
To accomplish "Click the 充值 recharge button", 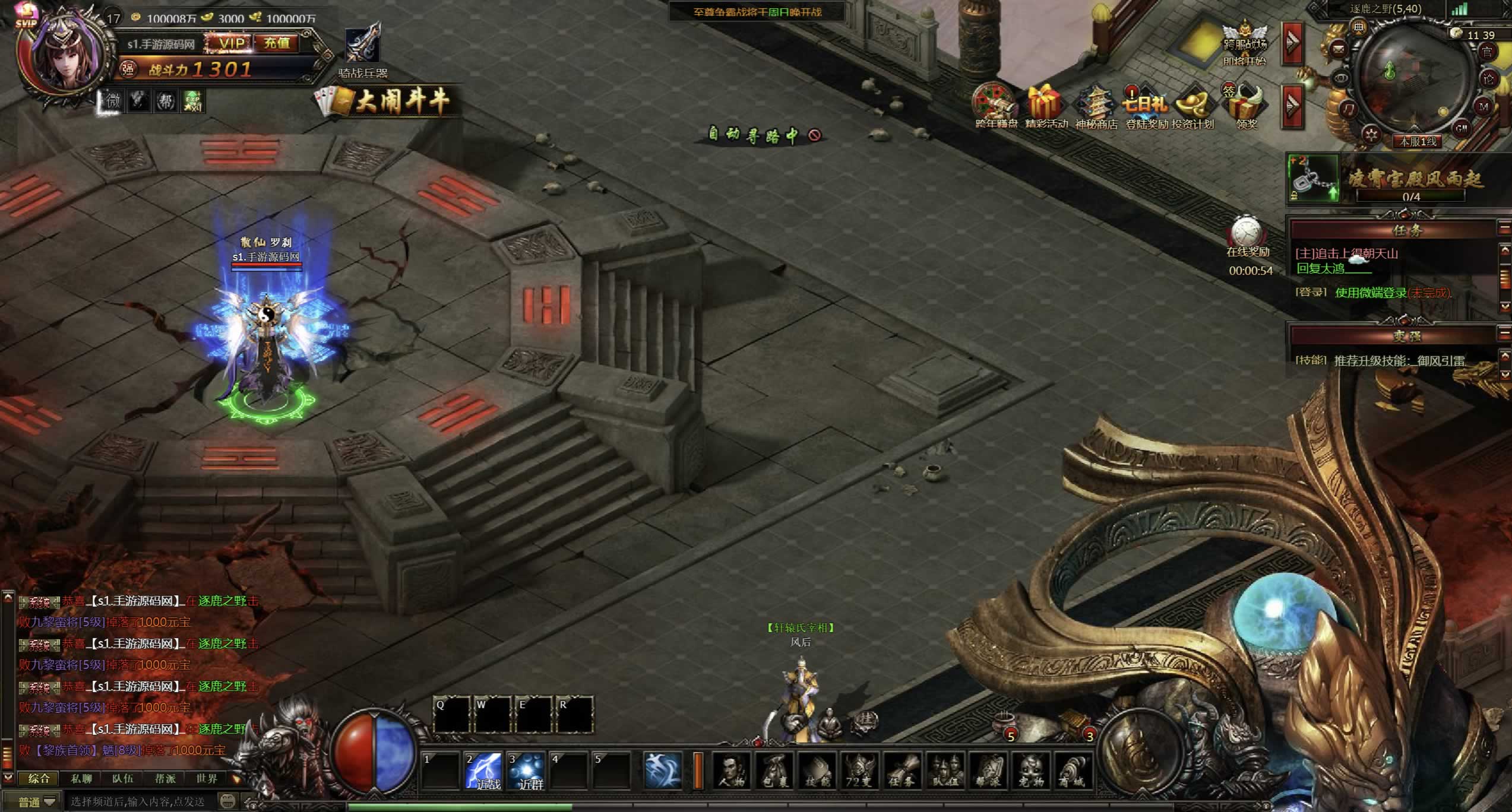I will click(277, 43).
